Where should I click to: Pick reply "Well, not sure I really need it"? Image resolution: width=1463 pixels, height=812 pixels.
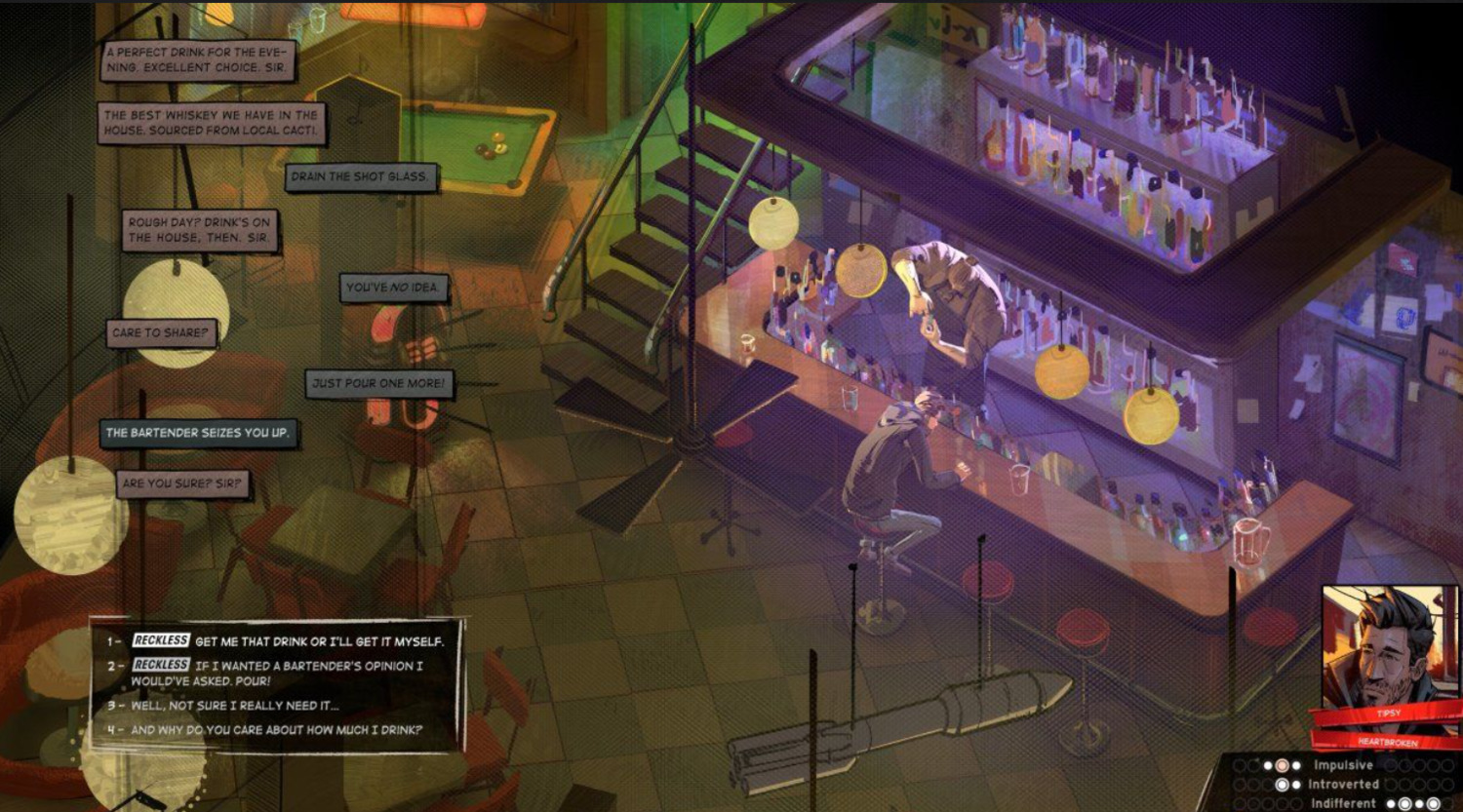click(235, 705)
